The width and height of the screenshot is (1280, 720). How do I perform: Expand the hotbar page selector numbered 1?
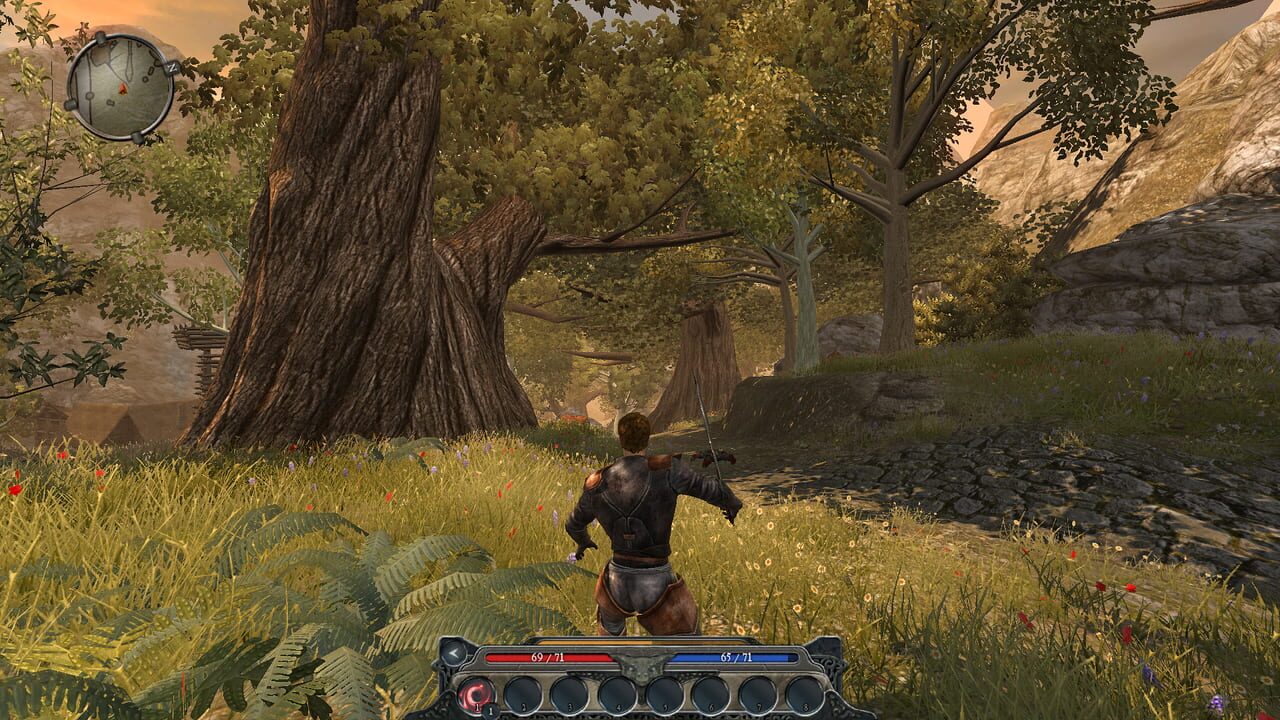490,709
